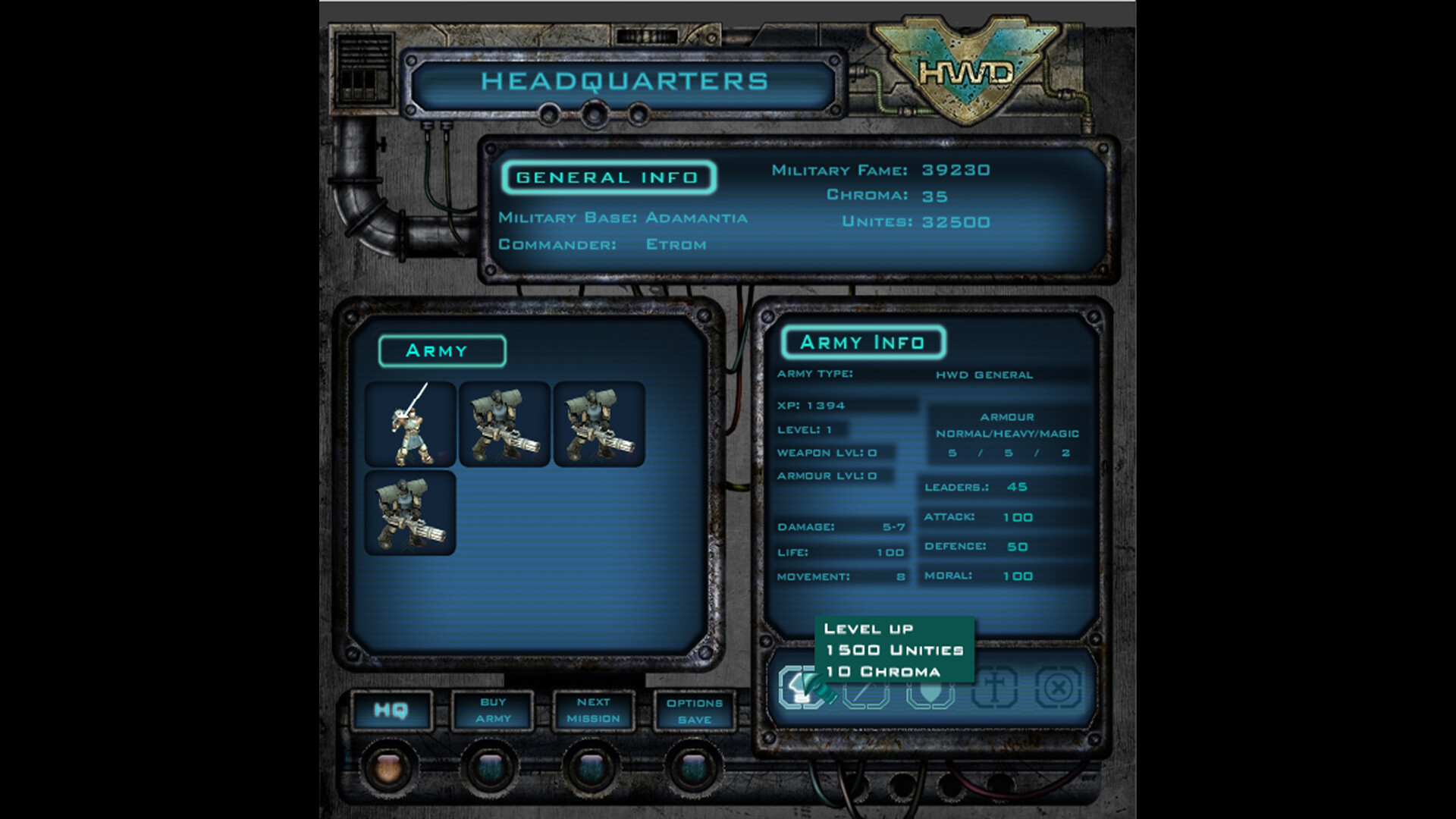Click the Next Mission button

click(593, 711)
